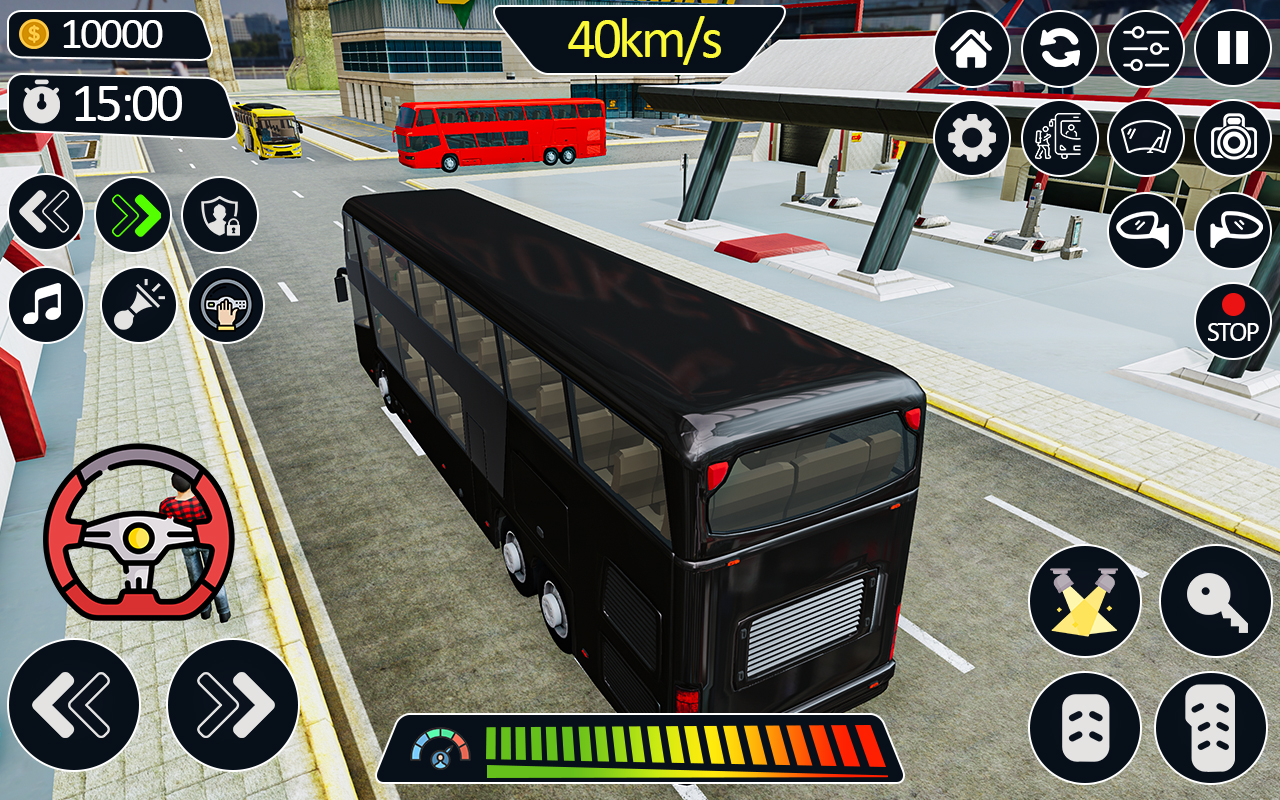Viewport: 1280px width, 800px height.
Task: Return home via the house icon
Action: point(973,48)
